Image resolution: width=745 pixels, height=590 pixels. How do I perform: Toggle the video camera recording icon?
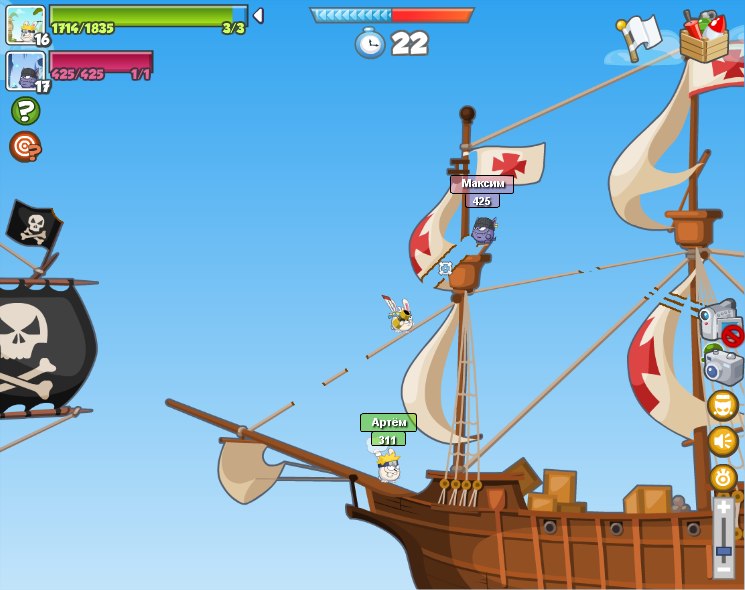(x=720, y=322)
